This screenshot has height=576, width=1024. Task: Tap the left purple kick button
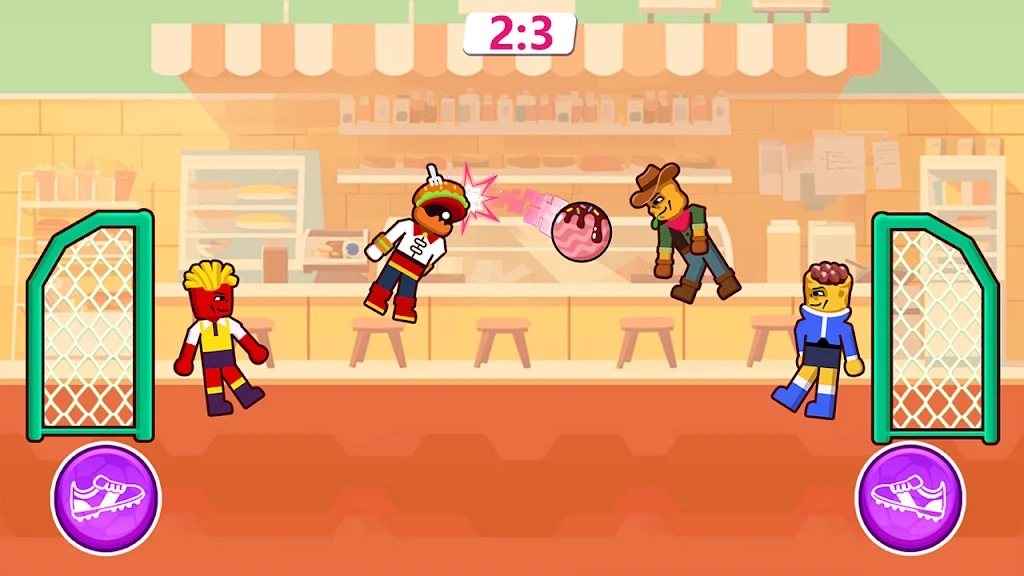pos(106,497)
